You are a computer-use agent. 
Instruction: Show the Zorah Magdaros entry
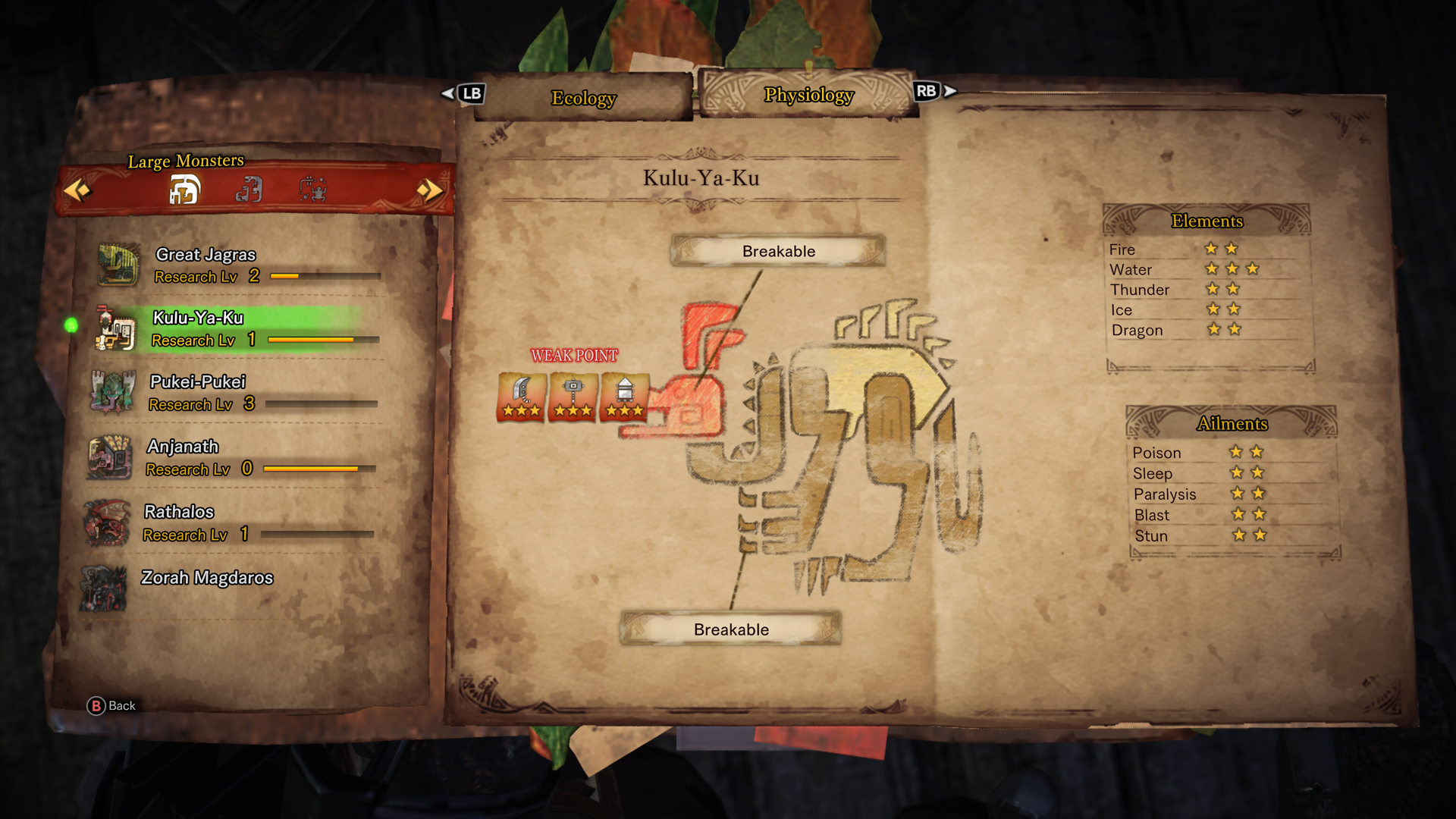207,578
